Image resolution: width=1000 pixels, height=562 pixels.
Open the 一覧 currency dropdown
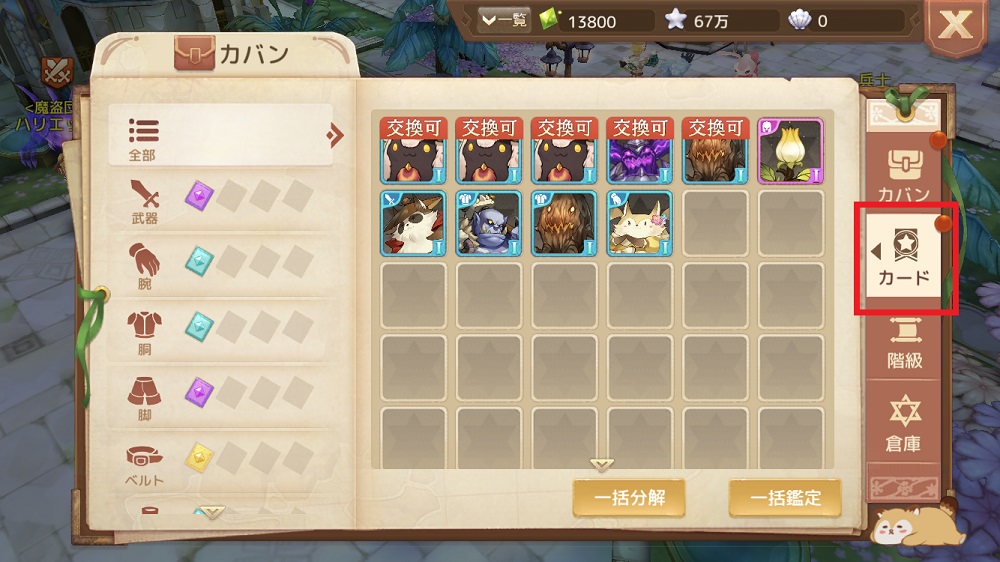pyautogui.click(x=504, y=20)
